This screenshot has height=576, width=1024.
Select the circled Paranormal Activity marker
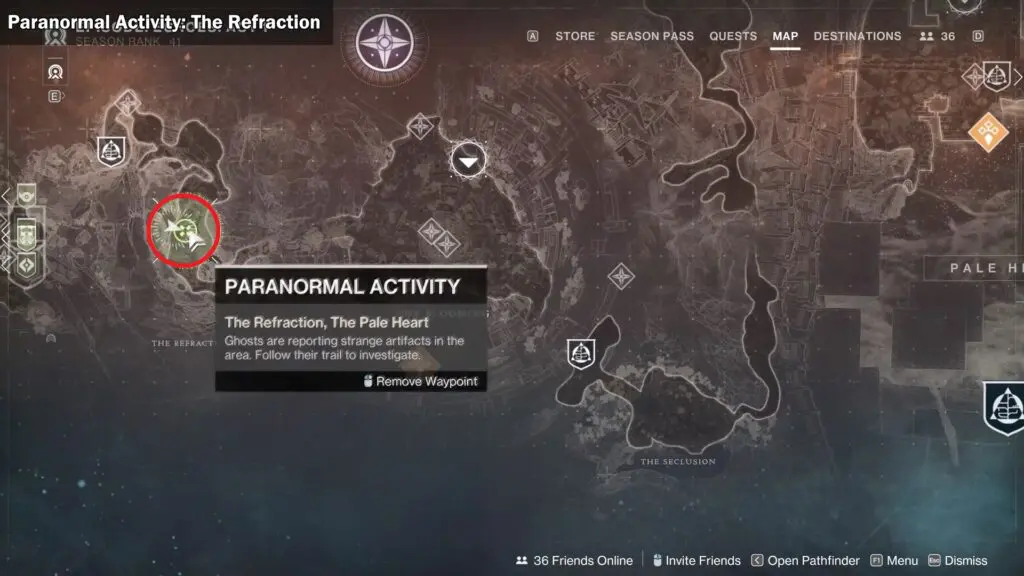[183, 230]
